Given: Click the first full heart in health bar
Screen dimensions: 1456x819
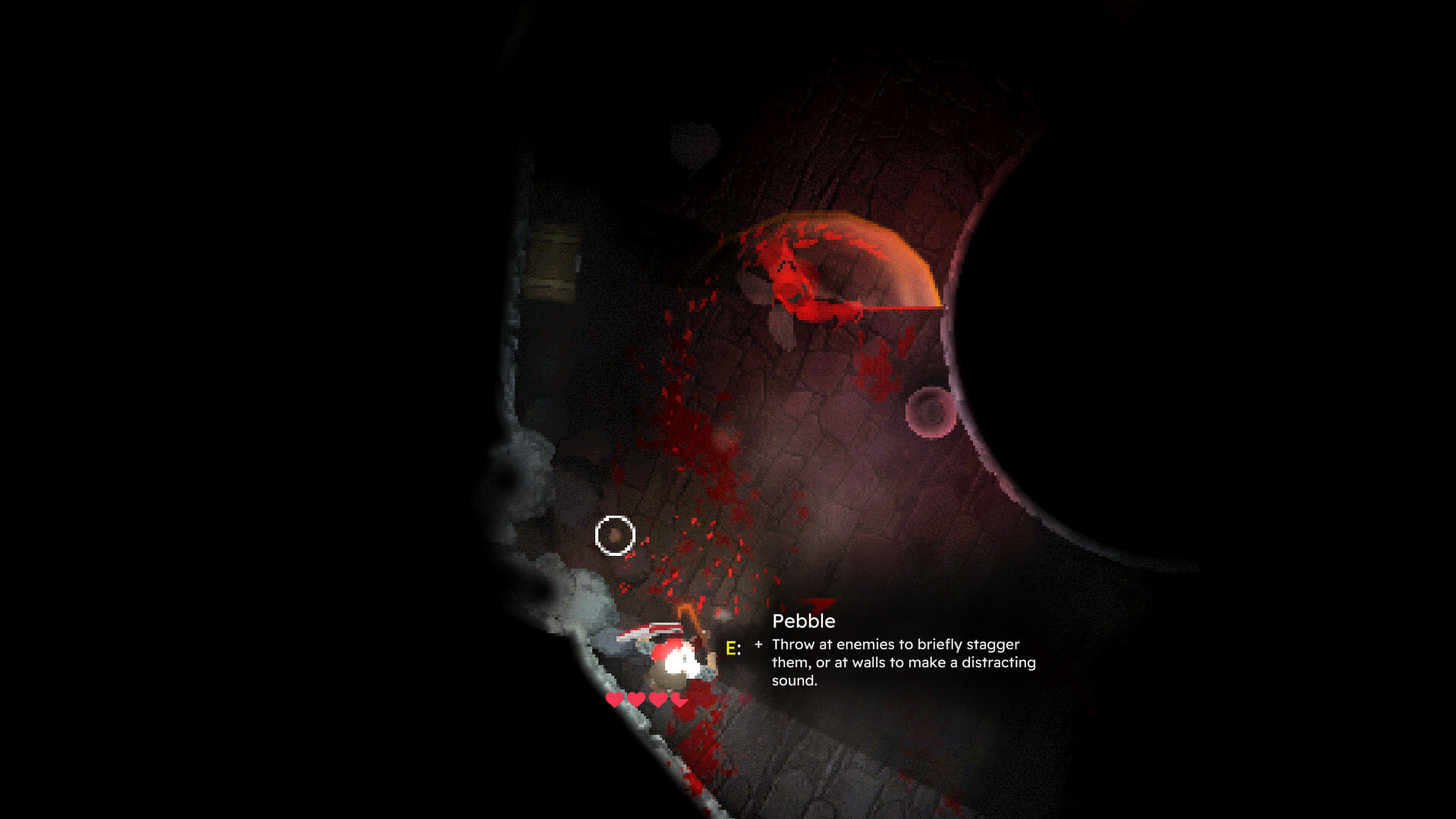Looking at the screenshot, I should pyautogui.click(x=615, y=701).
